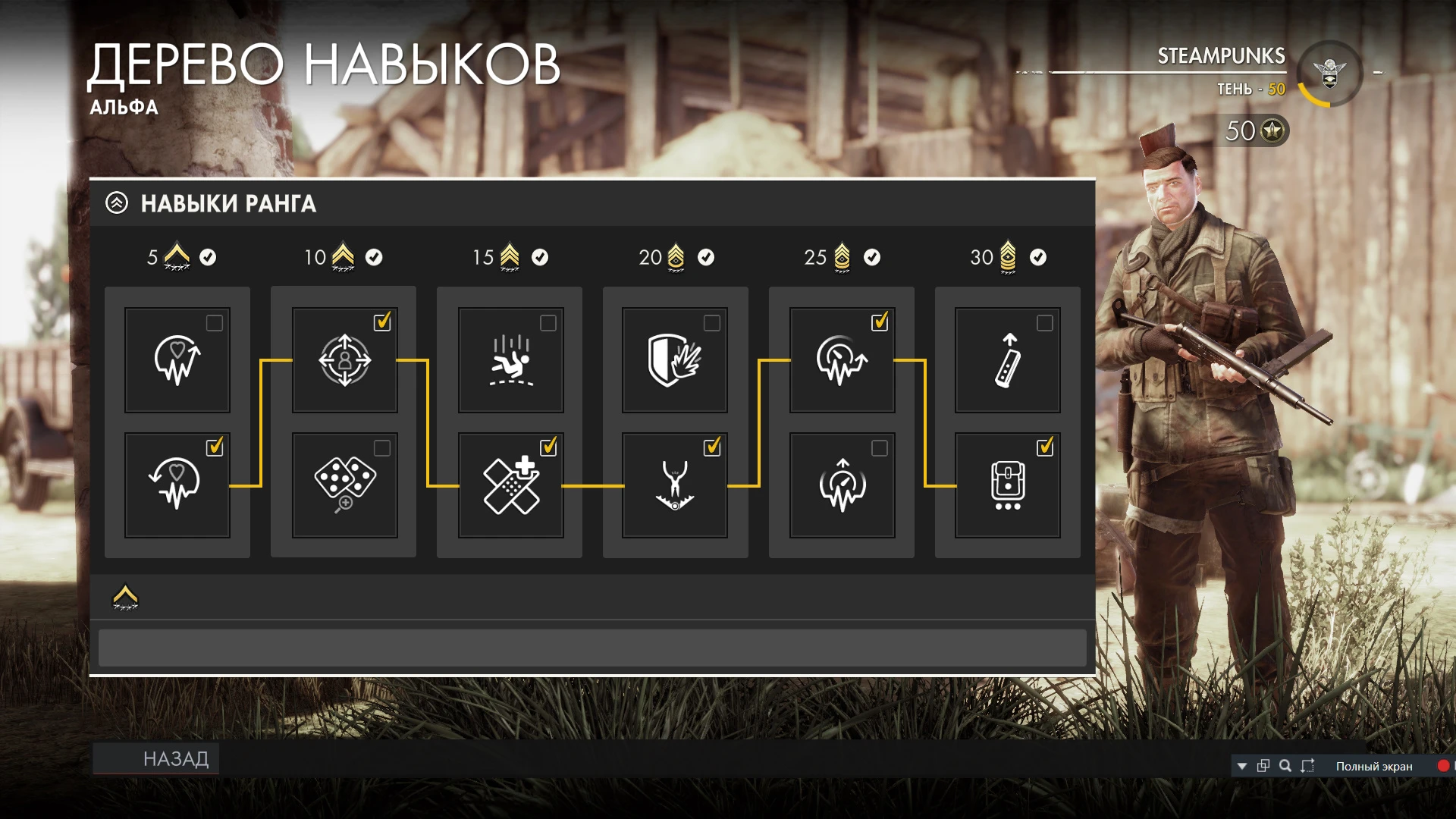1456x819 pixels.
Task: Open the fall damage reduction skill
Action: (x=509, y=360)
